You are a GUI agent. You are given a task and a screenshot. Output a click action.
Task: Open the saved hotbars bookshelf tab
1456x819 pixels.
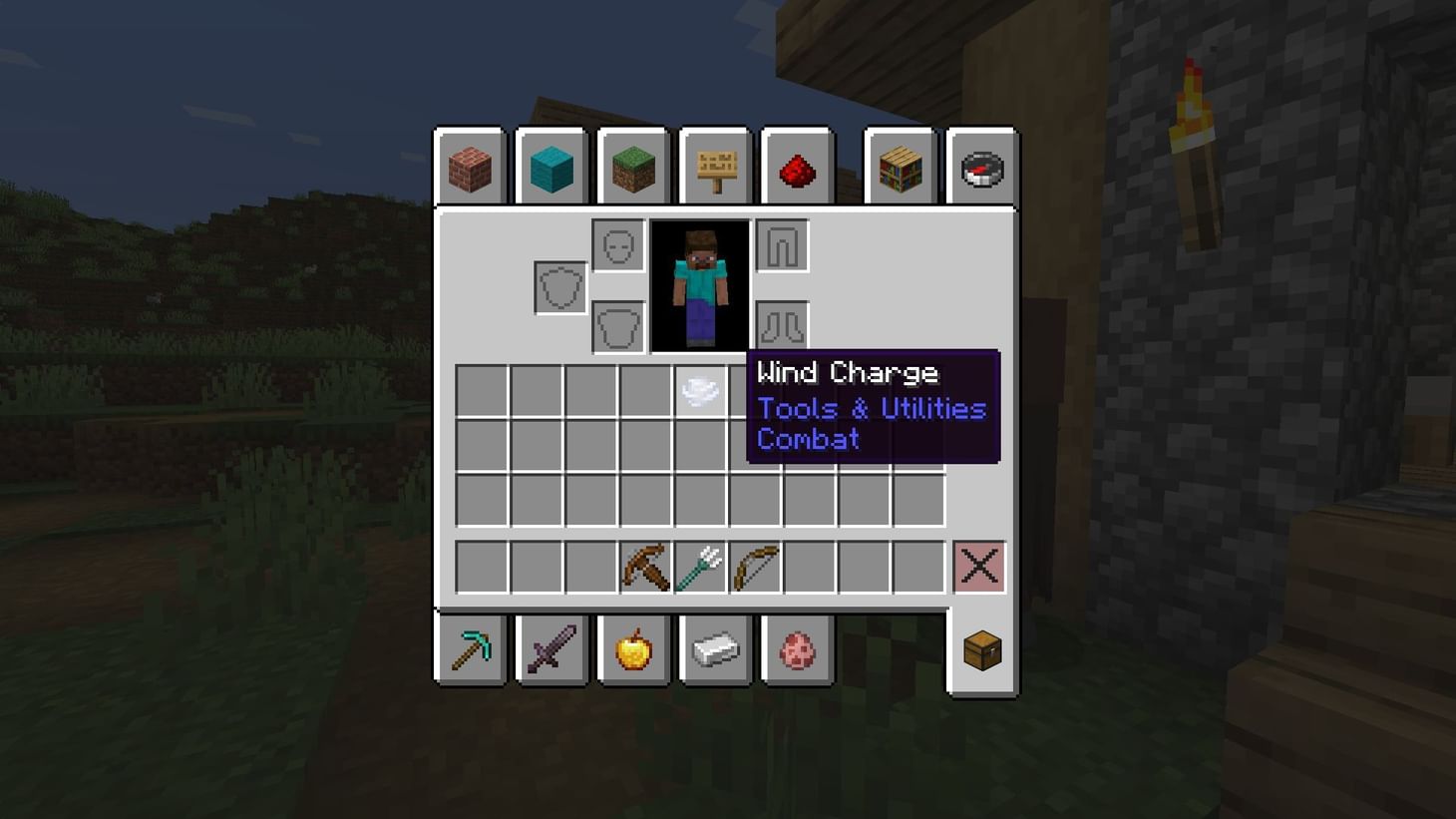900,168
